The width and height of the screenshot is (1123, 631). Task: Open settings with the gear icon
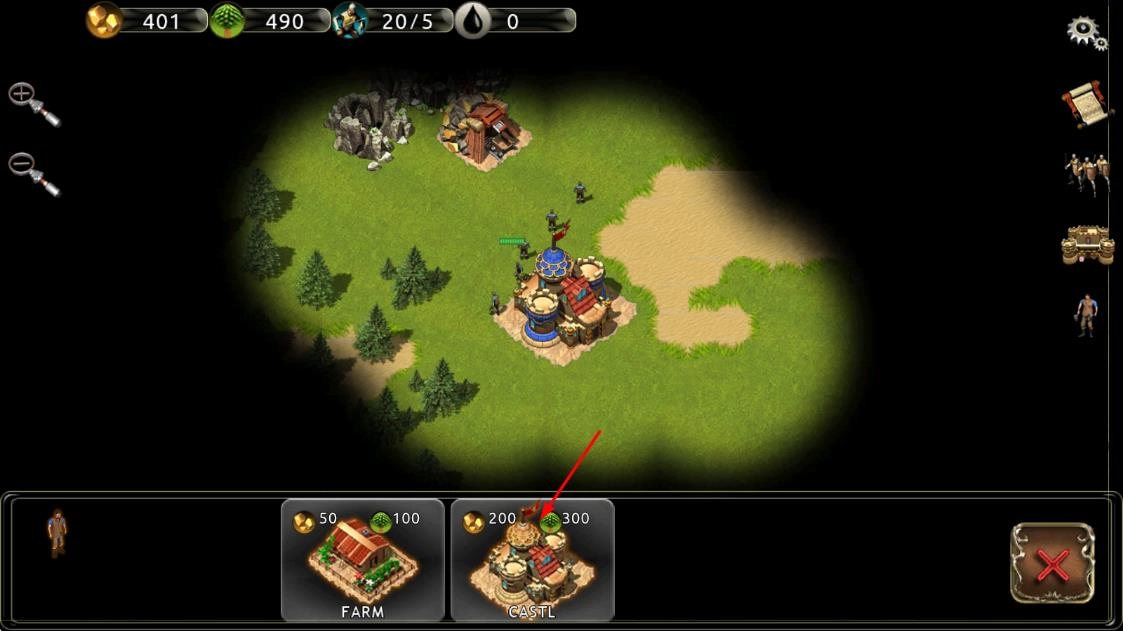(1085, 32)
